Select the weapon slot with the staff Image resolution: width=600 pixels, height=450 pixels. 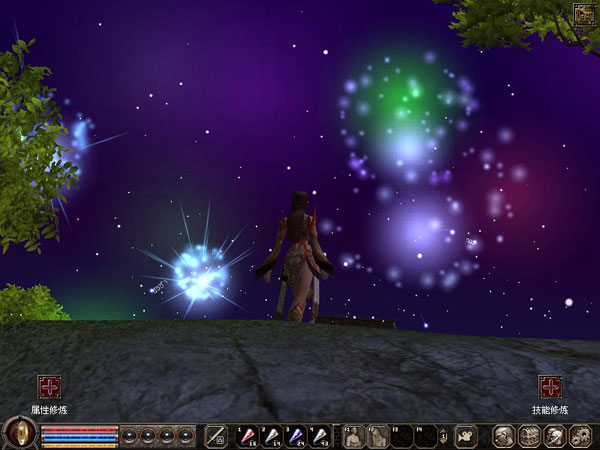(215, 436)
